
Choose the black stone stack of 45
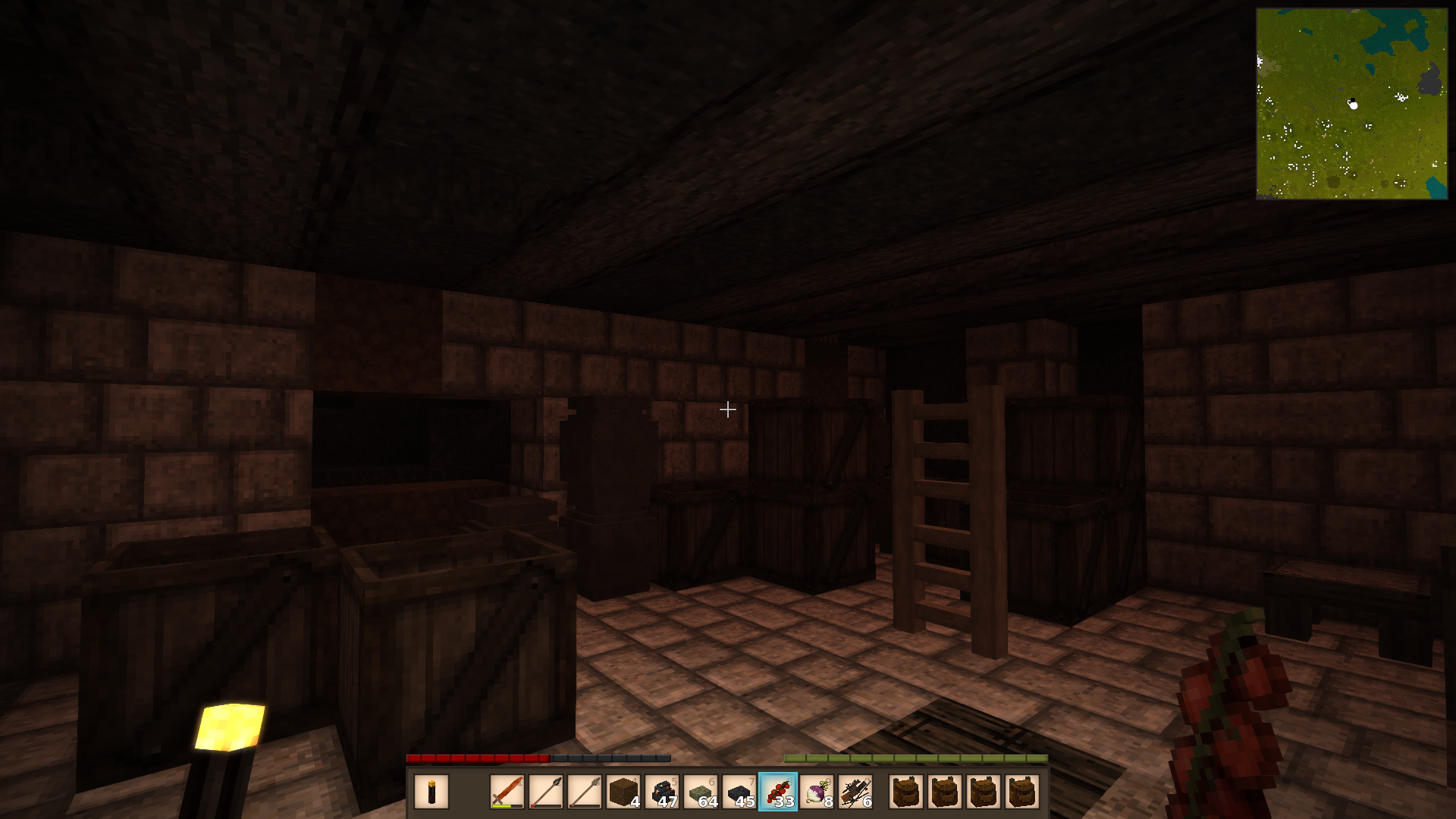(739, 792)
